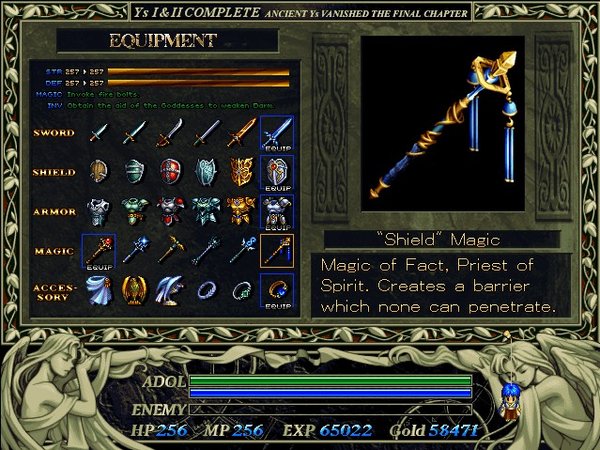Select the highlighted Shield magic staff

pos(276,250)
